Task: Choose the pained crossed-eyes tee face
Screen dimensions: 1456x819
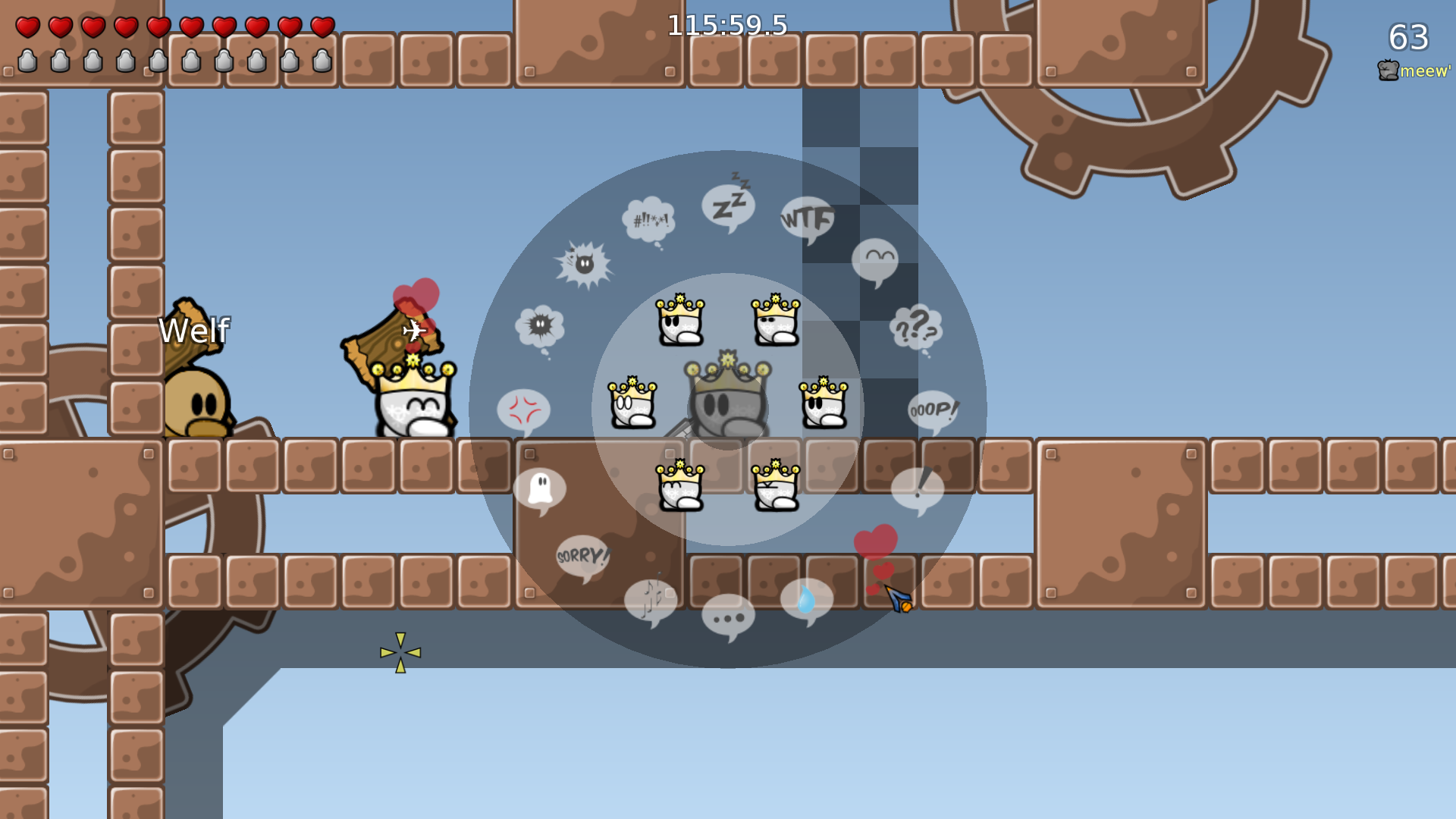Action: coord(776,485)
